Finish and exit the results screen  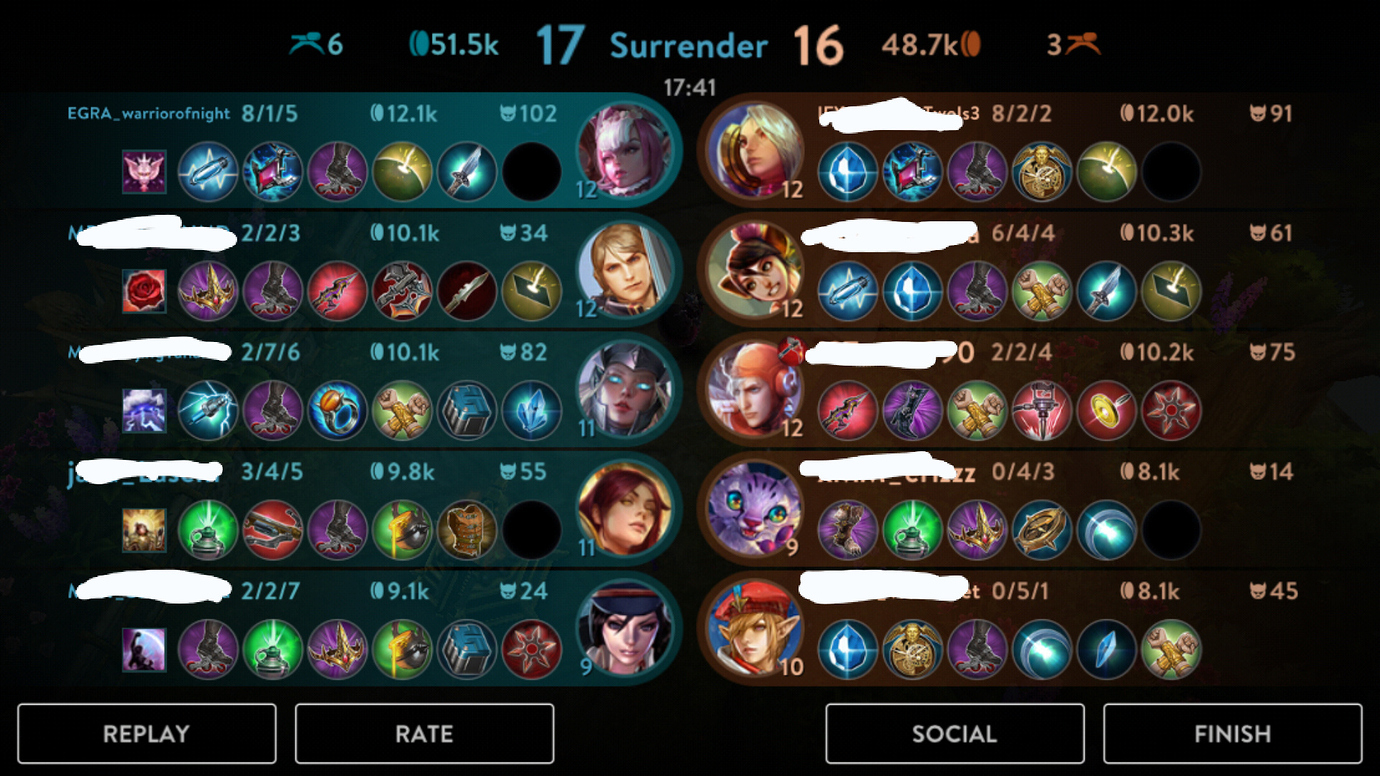1232,734
